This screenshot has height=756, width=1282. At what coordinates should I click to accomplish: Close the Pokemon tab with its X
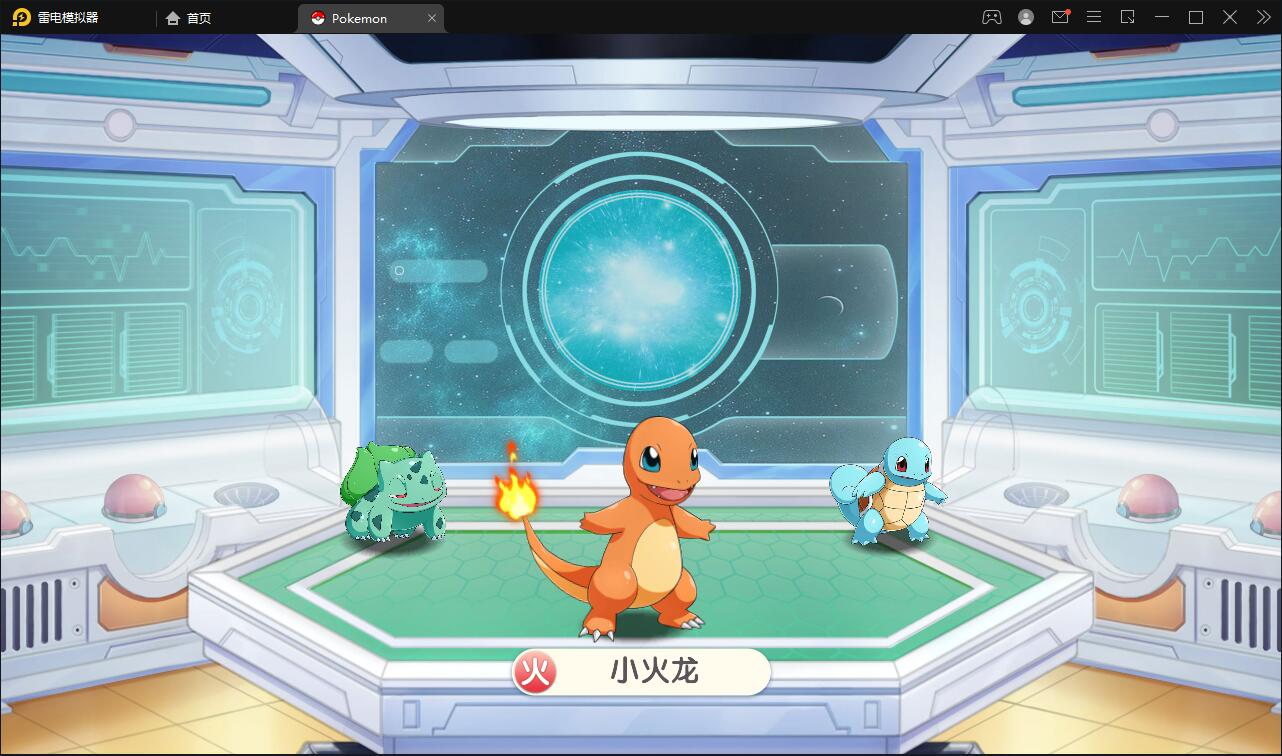click(x=432, y=17)
